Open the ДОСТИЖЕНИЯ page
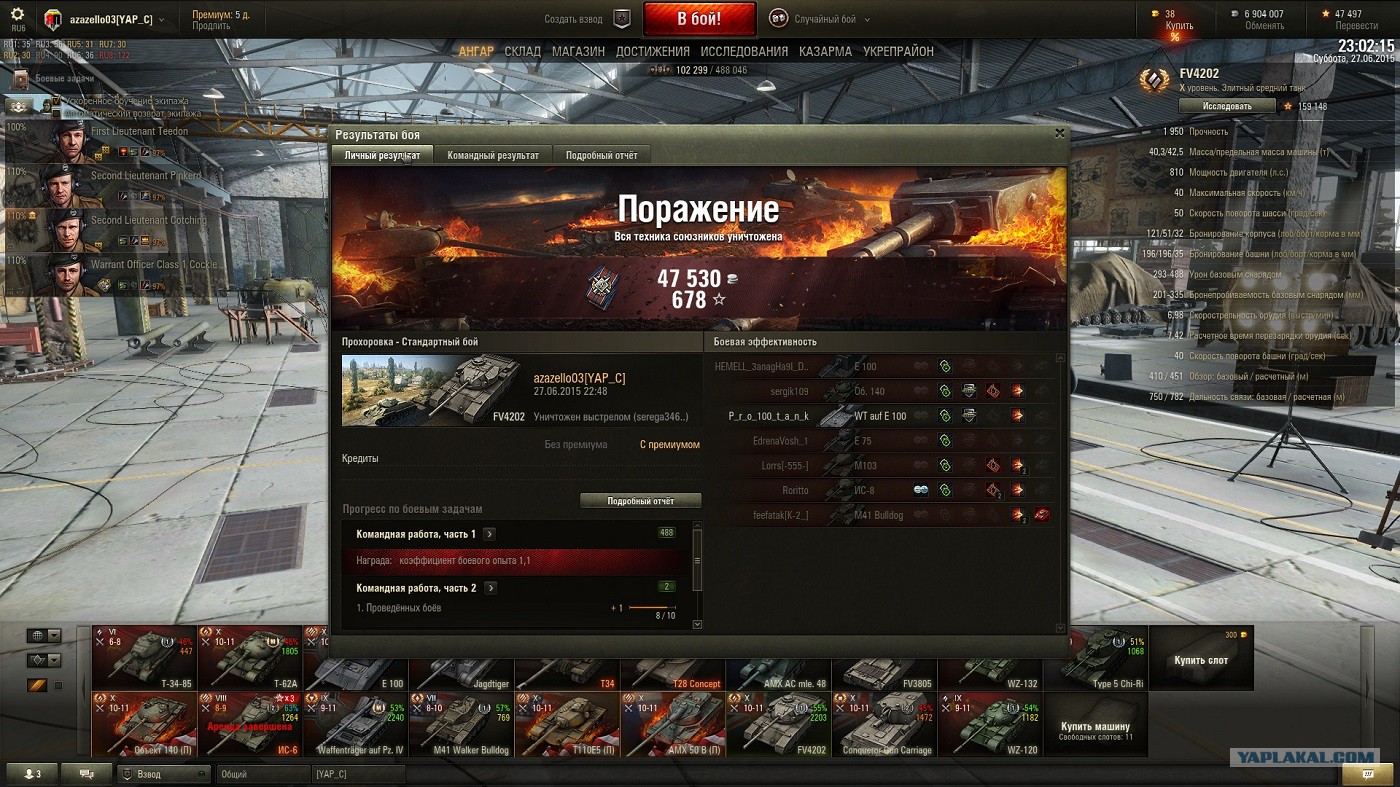 coord(652,51)
